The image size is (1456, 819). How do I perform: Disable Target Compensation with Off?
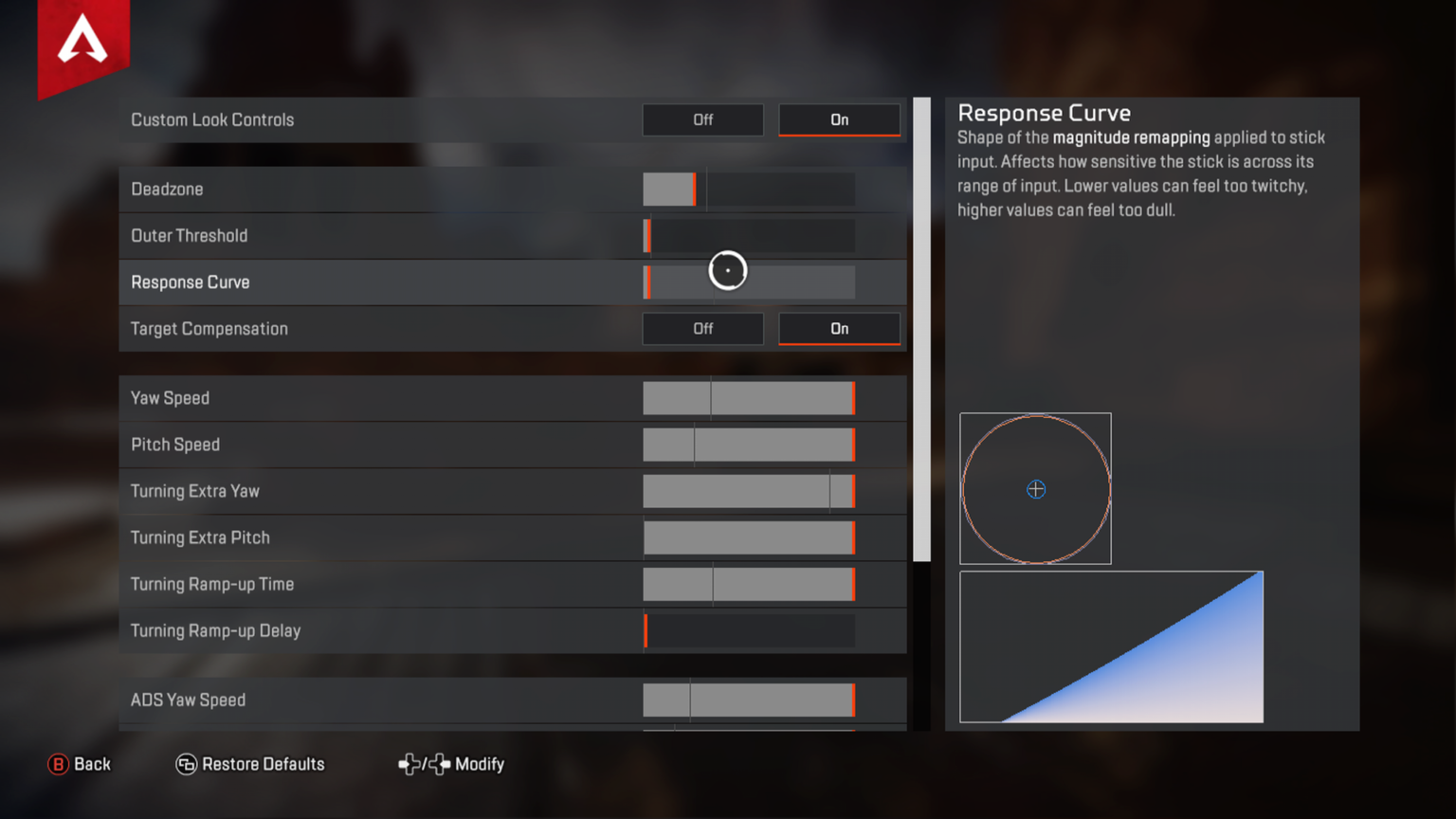[x=702, y=329]
